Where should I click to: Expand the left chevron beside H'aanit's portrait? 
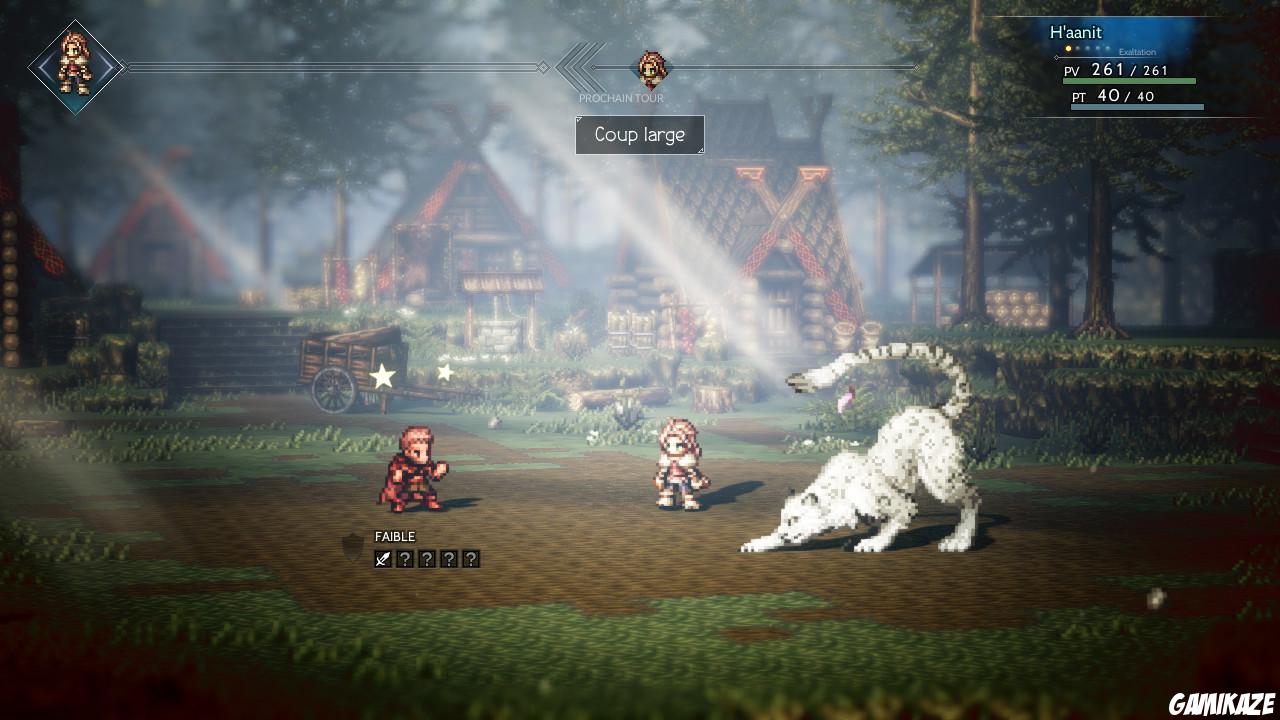point(44,67)
